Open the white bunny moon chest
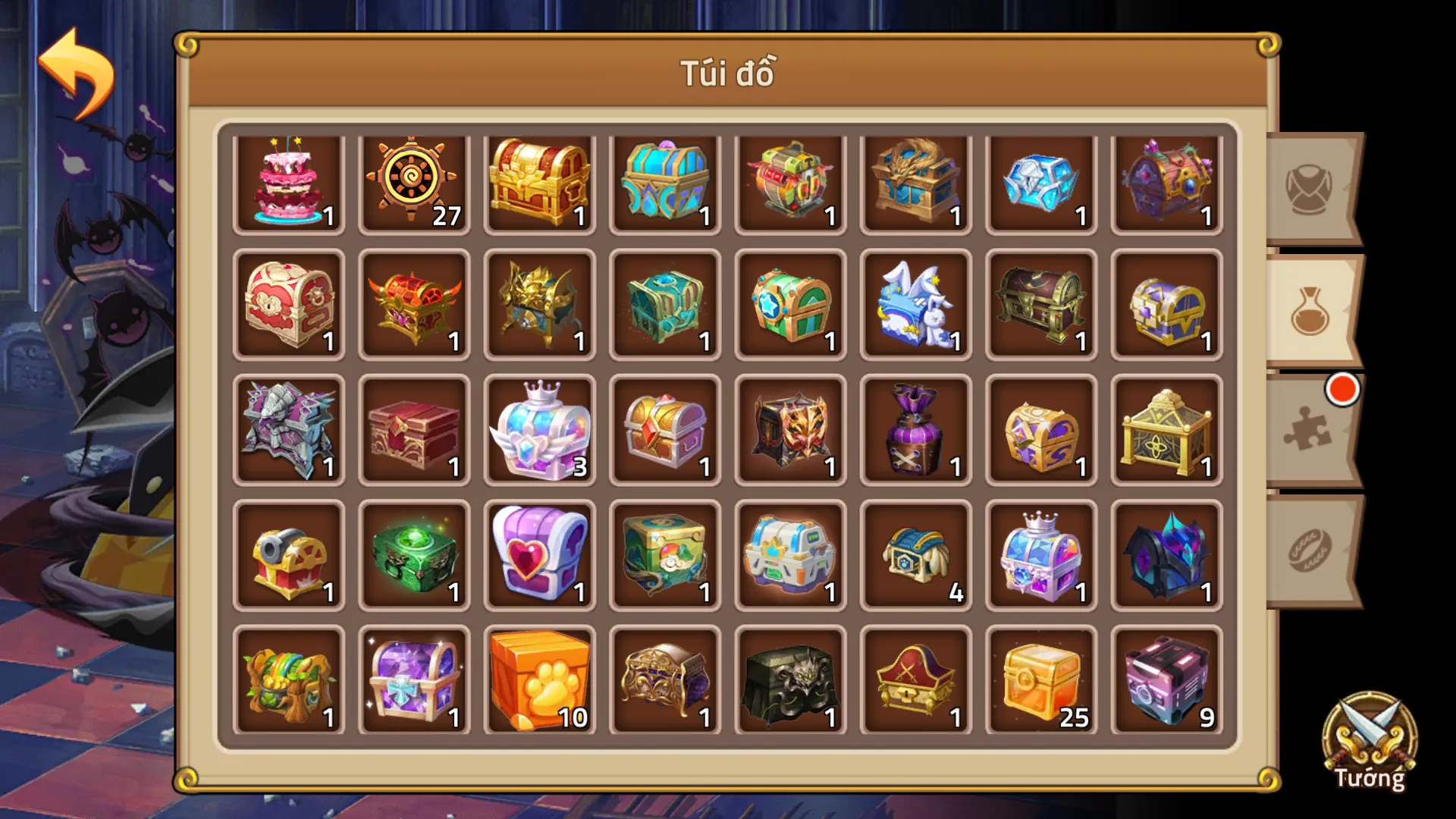The width and height of the screenshot is (1456, 819). 915,306
